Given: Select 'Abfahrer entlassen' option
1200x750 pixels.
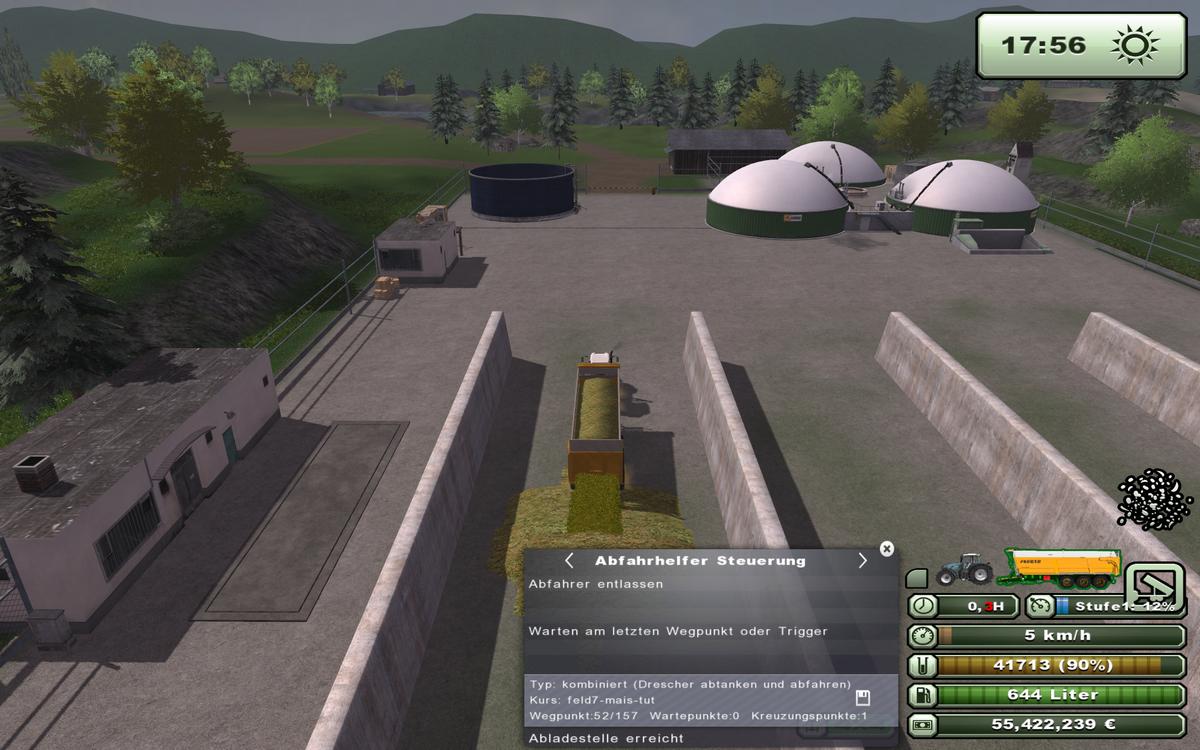Looking at the screenshot, I should pos(595,584).
